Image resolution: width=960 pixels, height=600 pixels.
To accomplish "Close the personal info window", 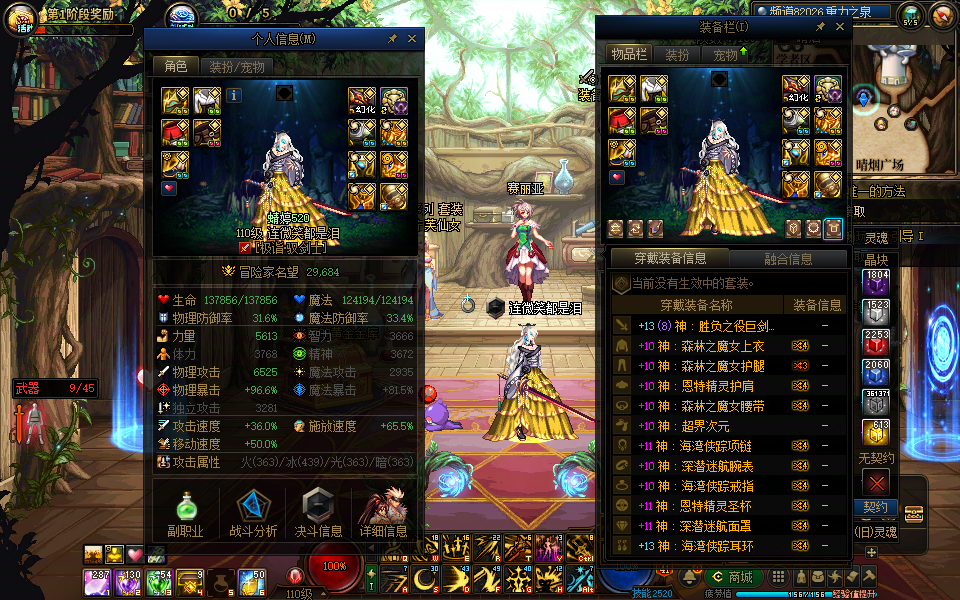I will click(x=413, y=38).
